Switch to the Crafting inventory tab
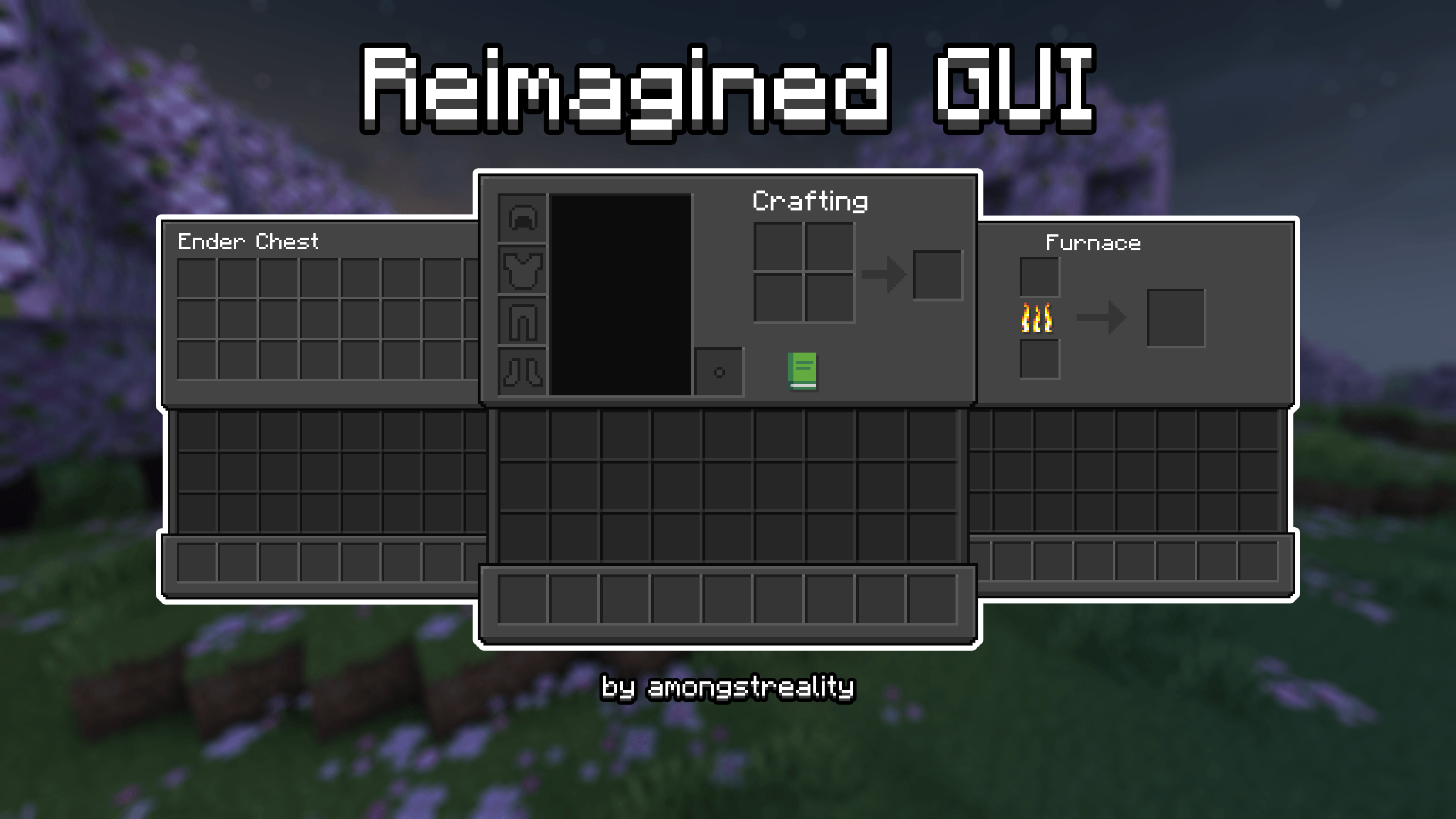The image size is (1456, 819). pyautogui.click(x=810, y=202)
